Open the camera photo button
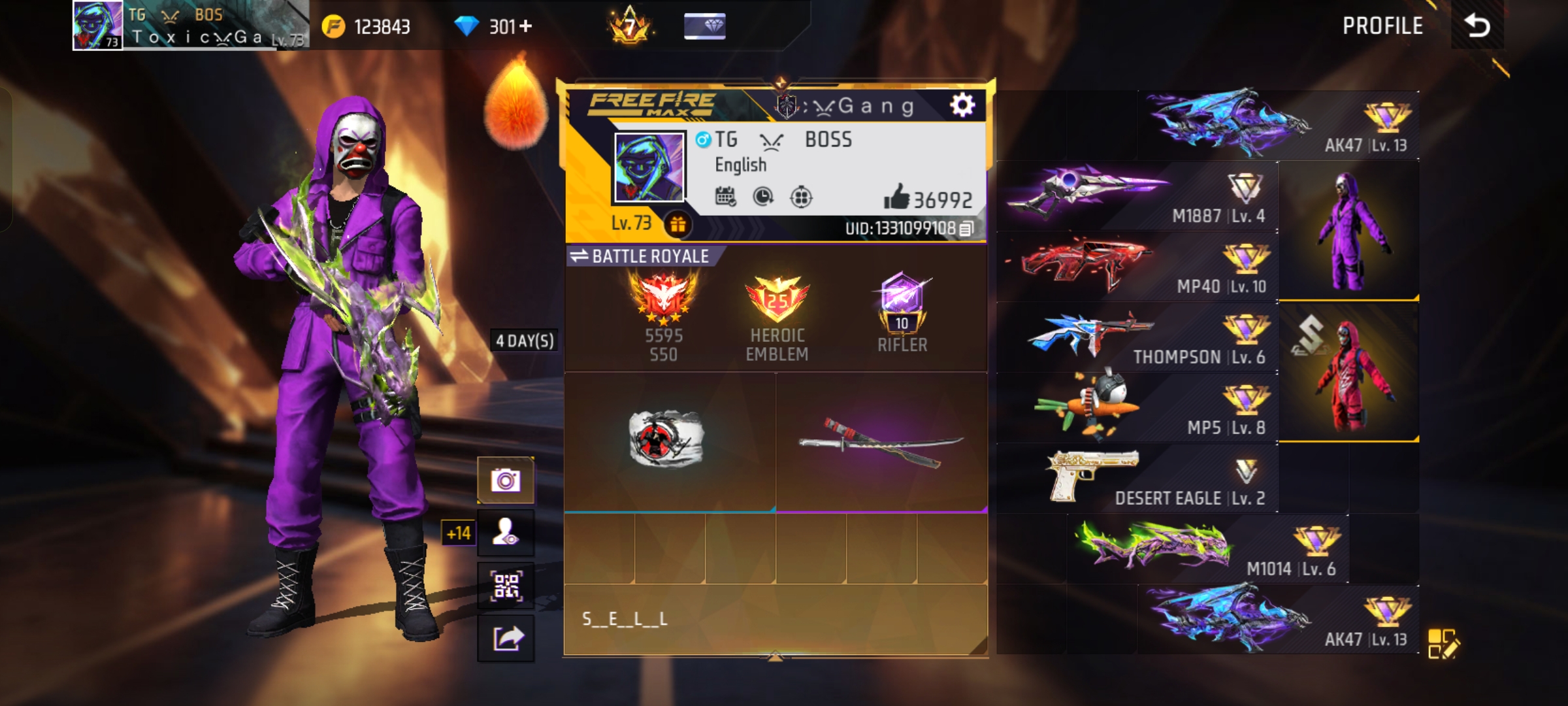Viewport: 1568px width, 706px height. coord(506,481)
